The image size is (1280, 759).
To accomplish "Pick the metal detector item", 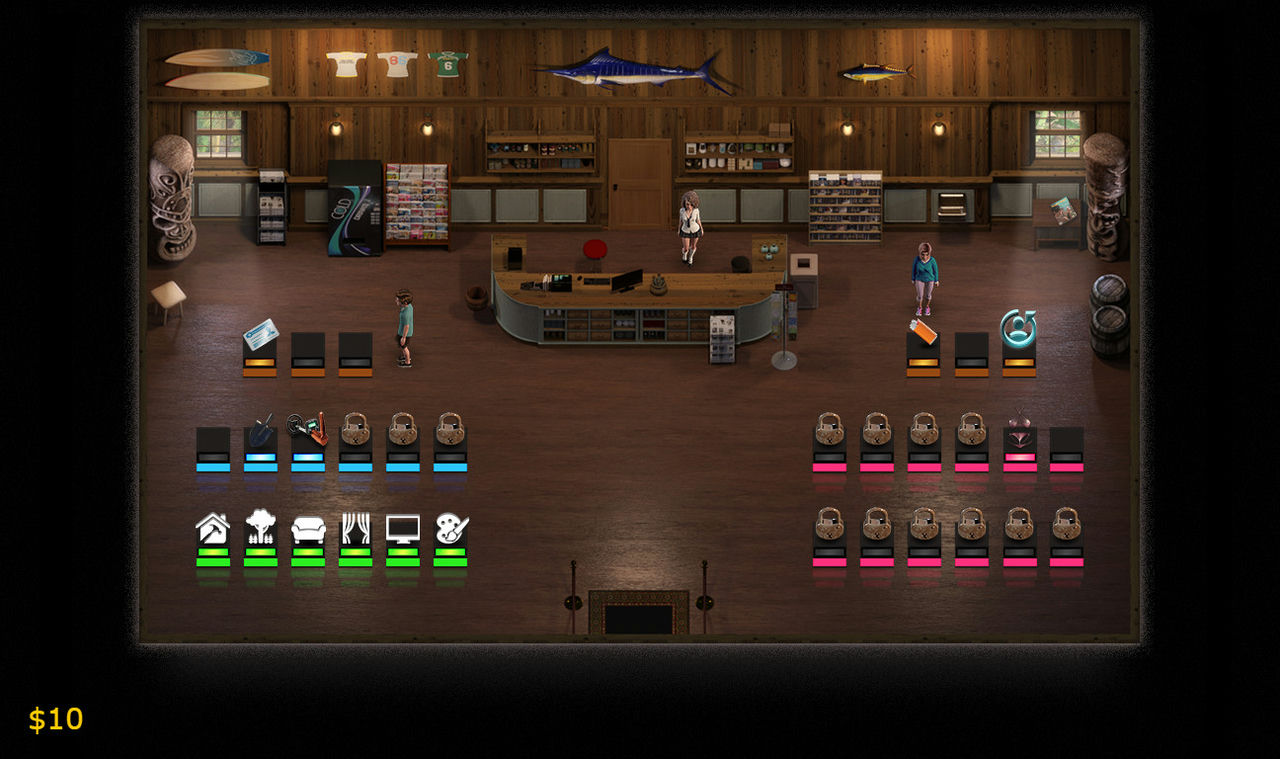I will coord(307,429).
